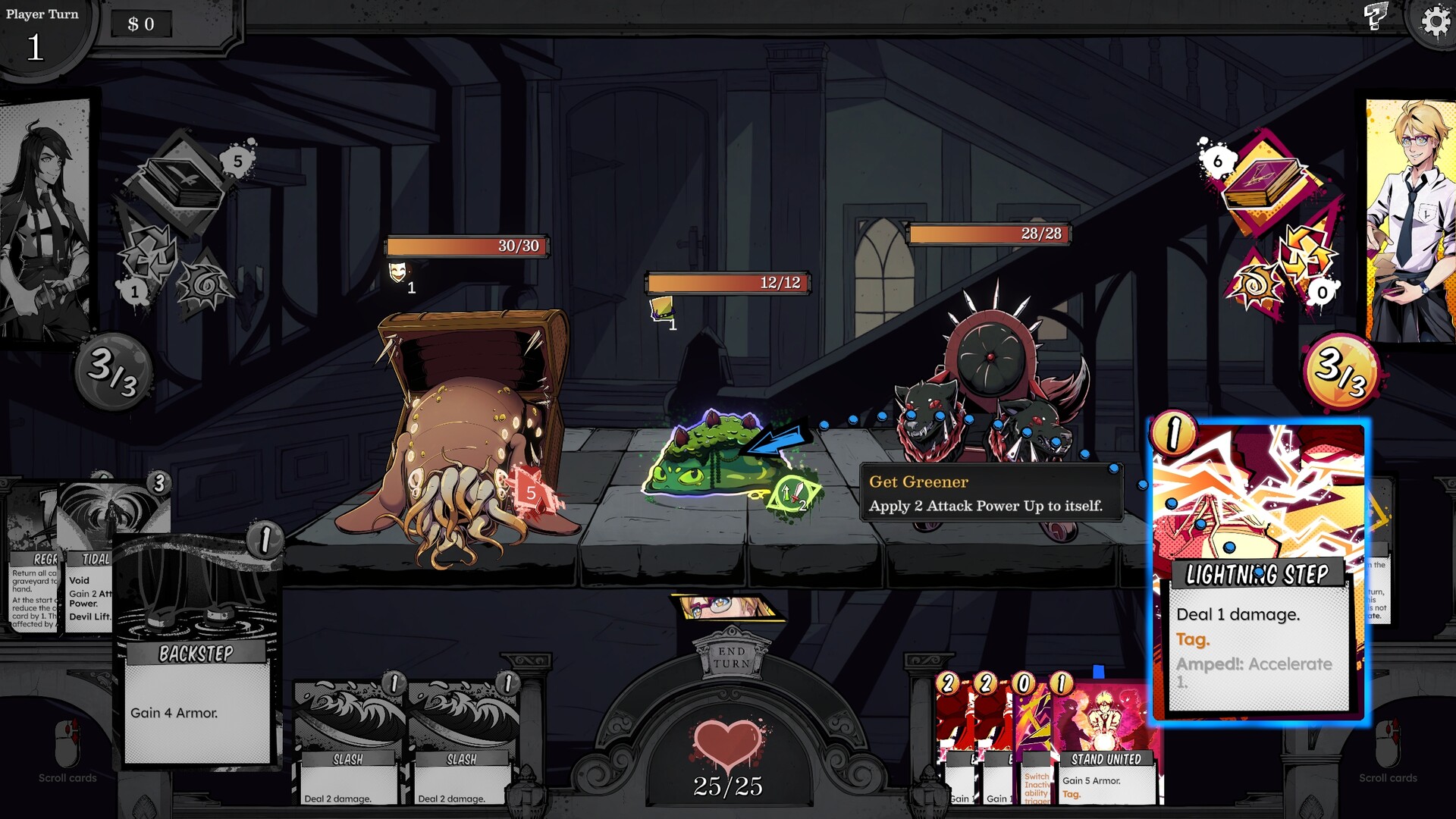Screen dimensions: 1456x819
Task: Open the grey swirl void pile
Action: pos(203,286)
